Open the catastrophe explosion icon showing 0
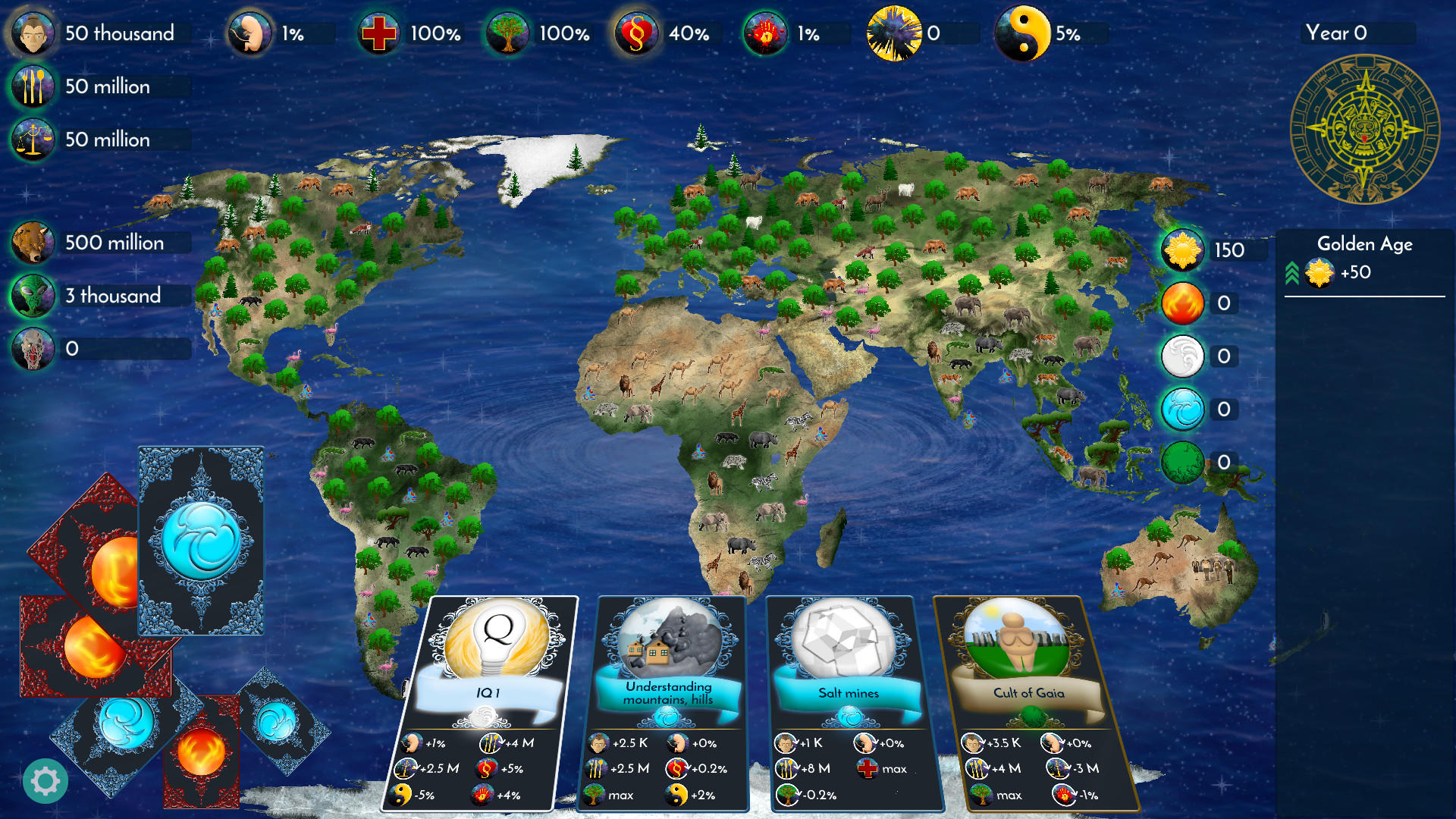 tap(895, 33)
